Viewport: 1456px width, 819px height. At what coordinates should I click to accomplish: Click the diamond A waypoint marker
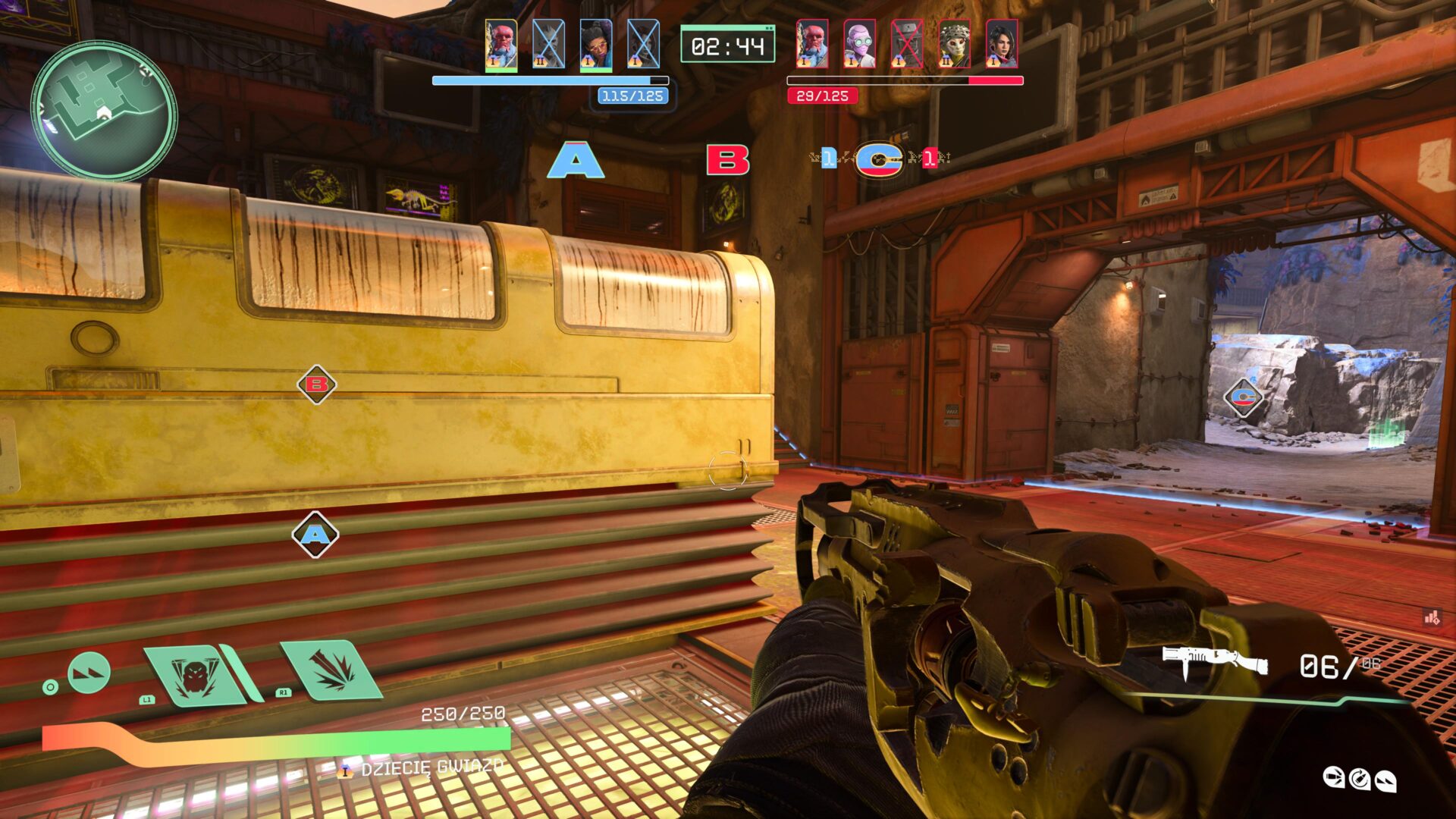(315, 535)
